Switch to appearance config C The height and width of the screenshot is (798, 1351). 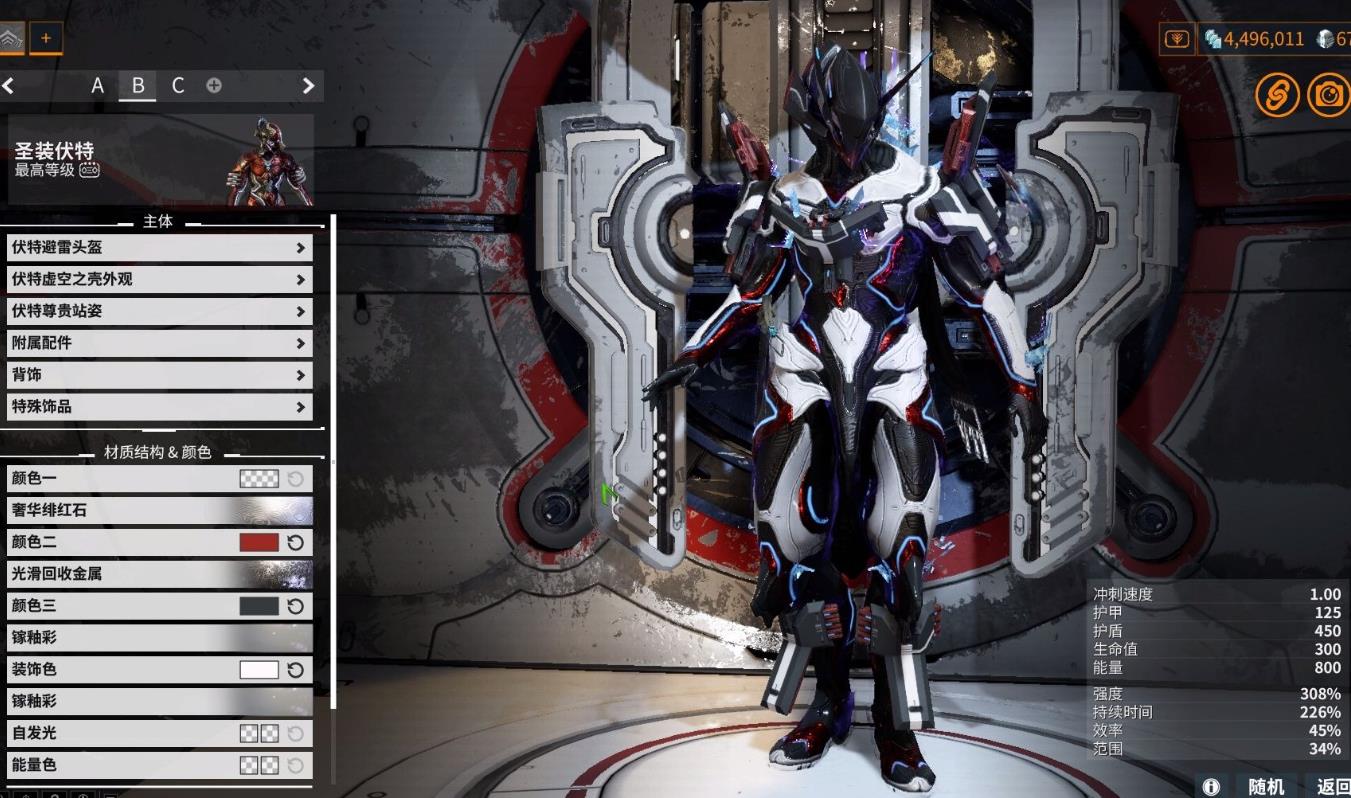[178, 86]
